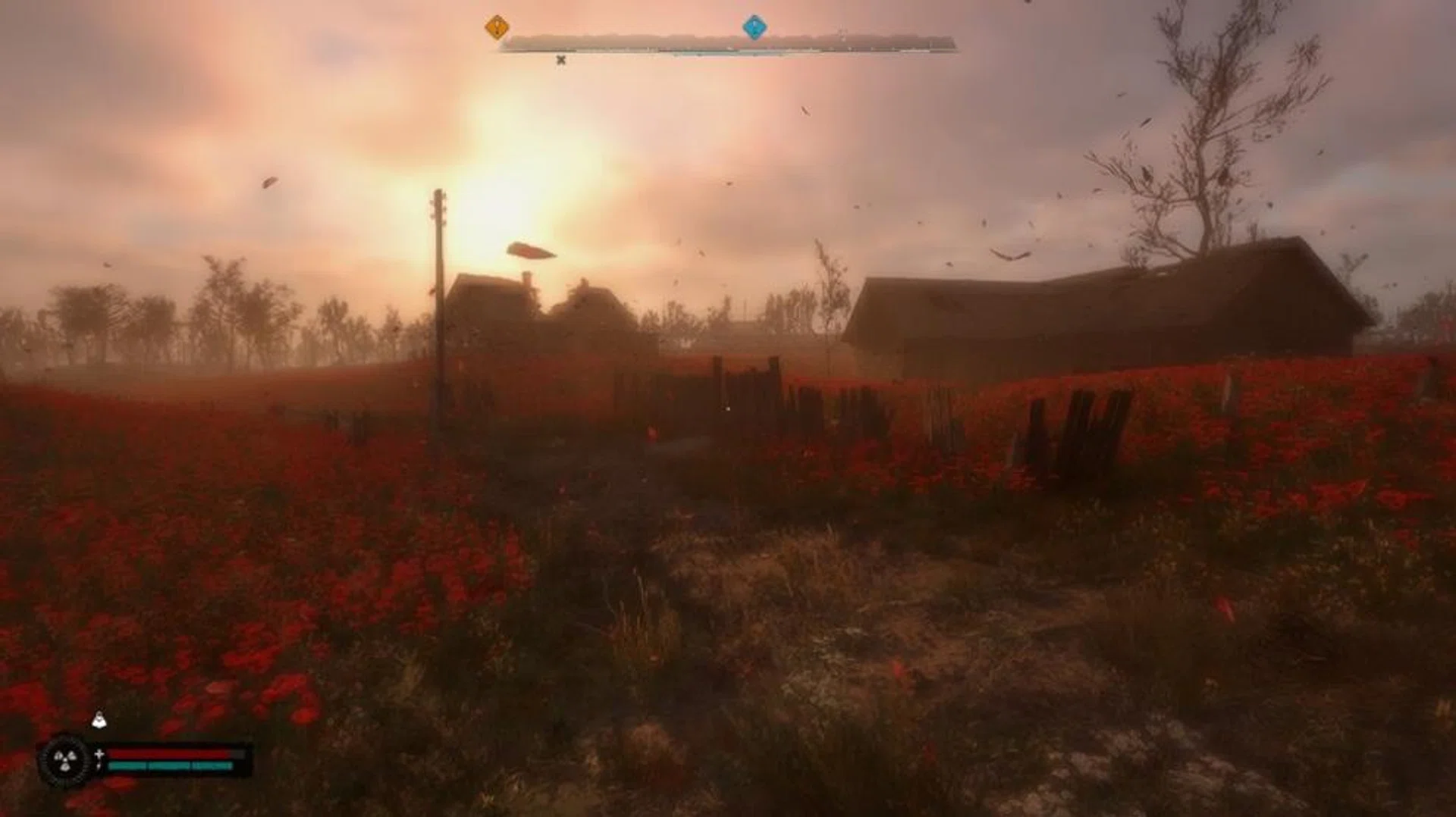Select the orange quest marker on the compass
Image resolution: width=1456 pixels, height=817 pixels.
(497, 28)
